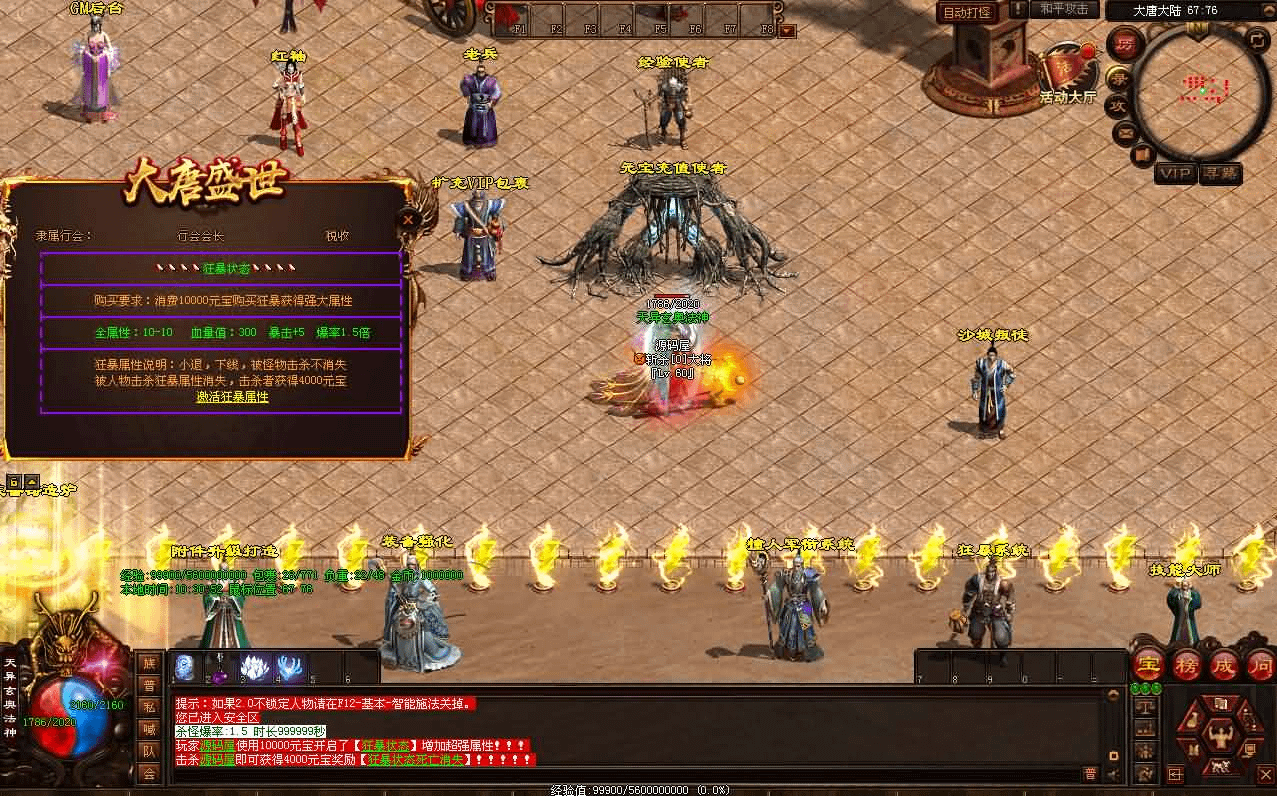Image resolution: width=1277 pixels, height=796 pixels.
Task: Click the red 问 help button
Action: [x=1260, y=666]
